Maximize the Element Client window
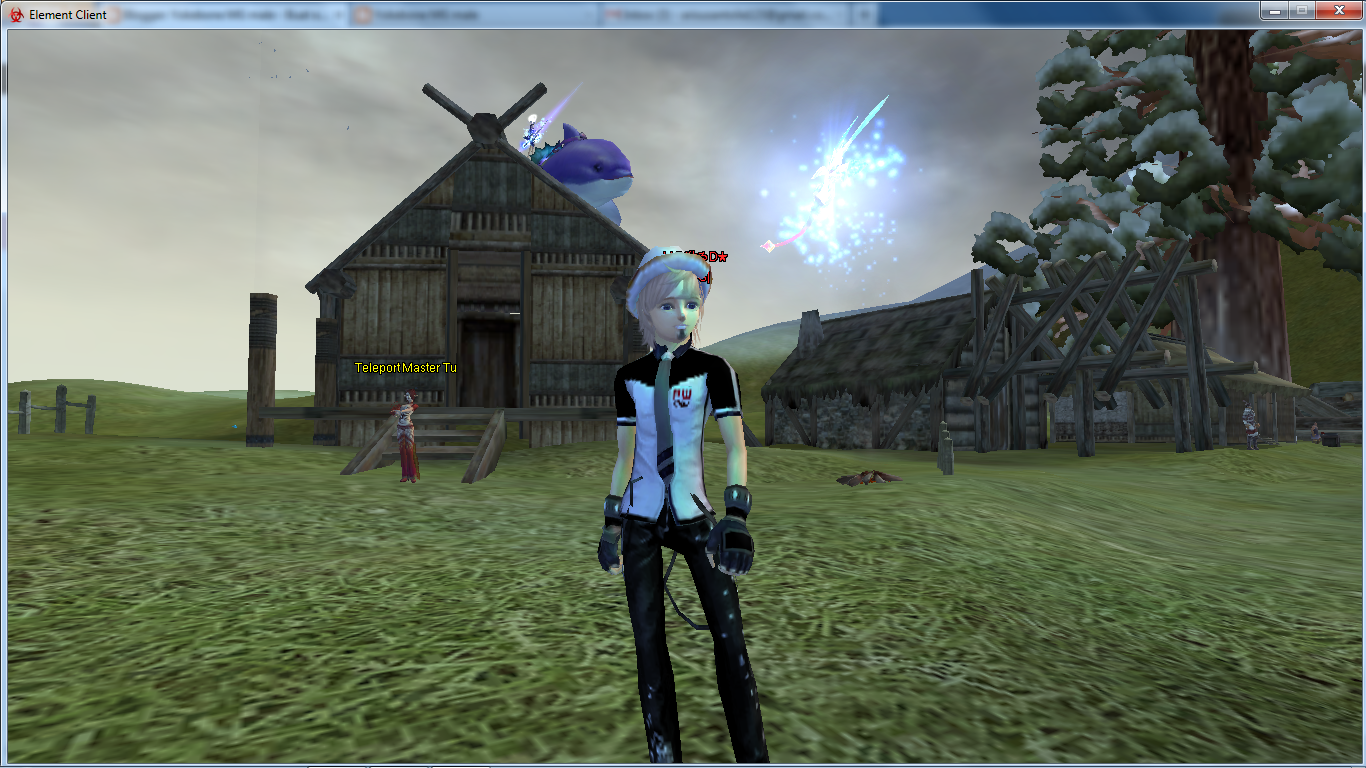The image size is (1366, 768). 1303,11
